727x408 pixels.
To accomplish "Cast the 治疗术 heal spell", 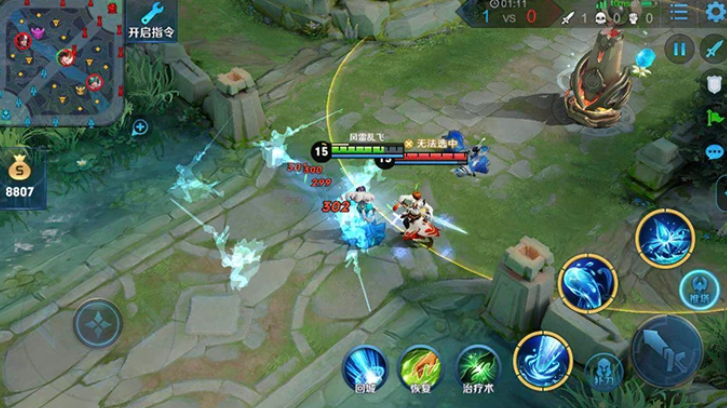I will point(478,367).
